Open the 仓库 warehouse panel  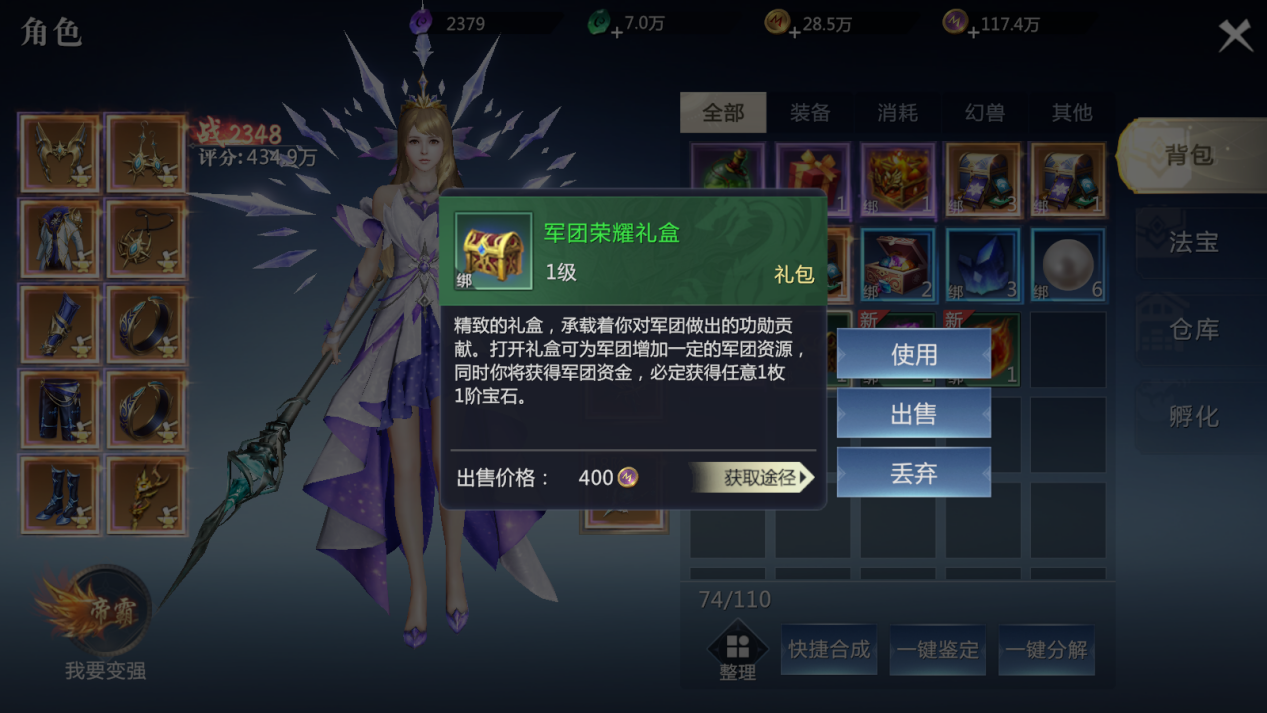[x=1191, y=329]
